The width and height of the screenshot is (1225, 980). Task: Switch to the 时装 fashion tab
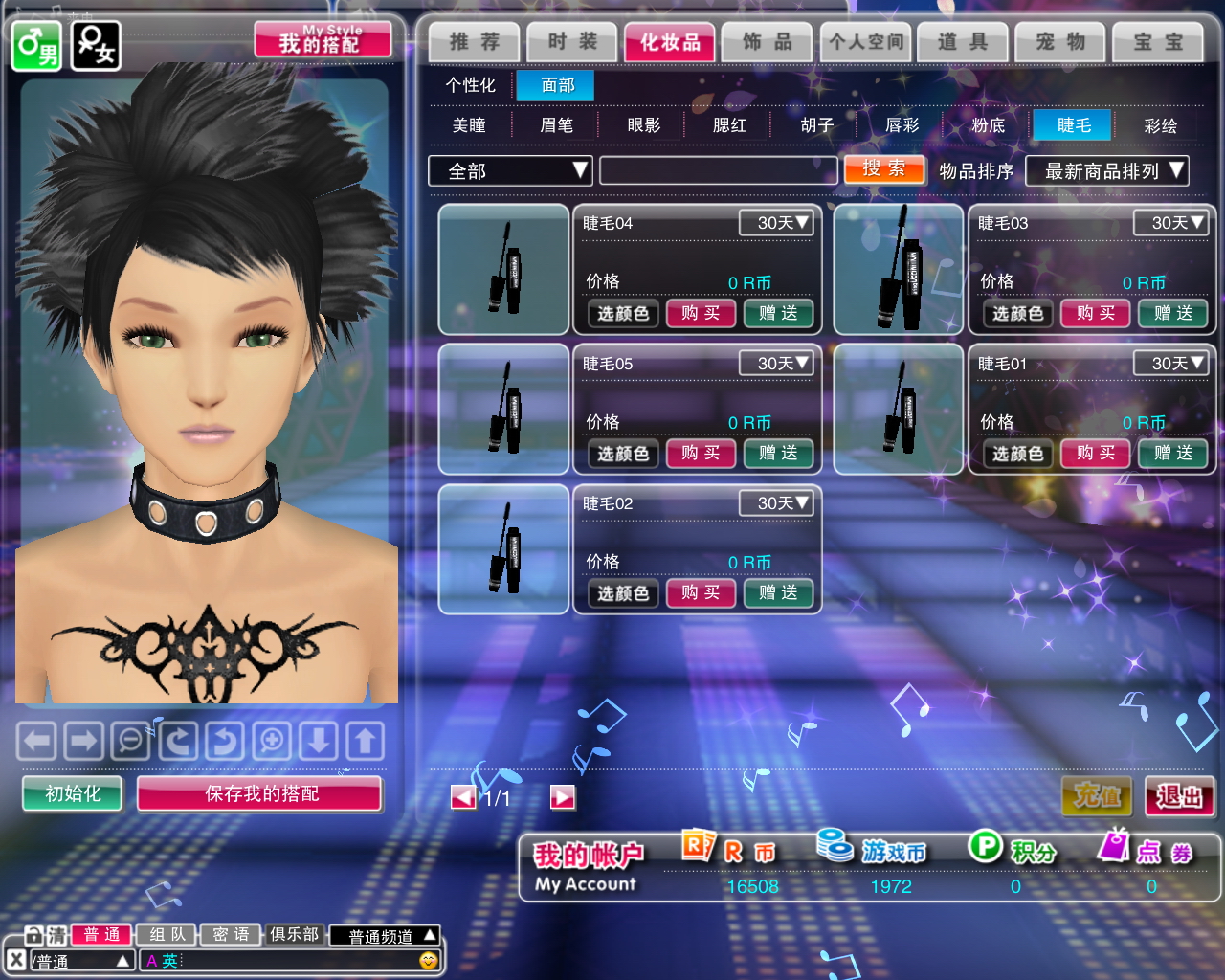pyautogui.click(x=572, y=42)
